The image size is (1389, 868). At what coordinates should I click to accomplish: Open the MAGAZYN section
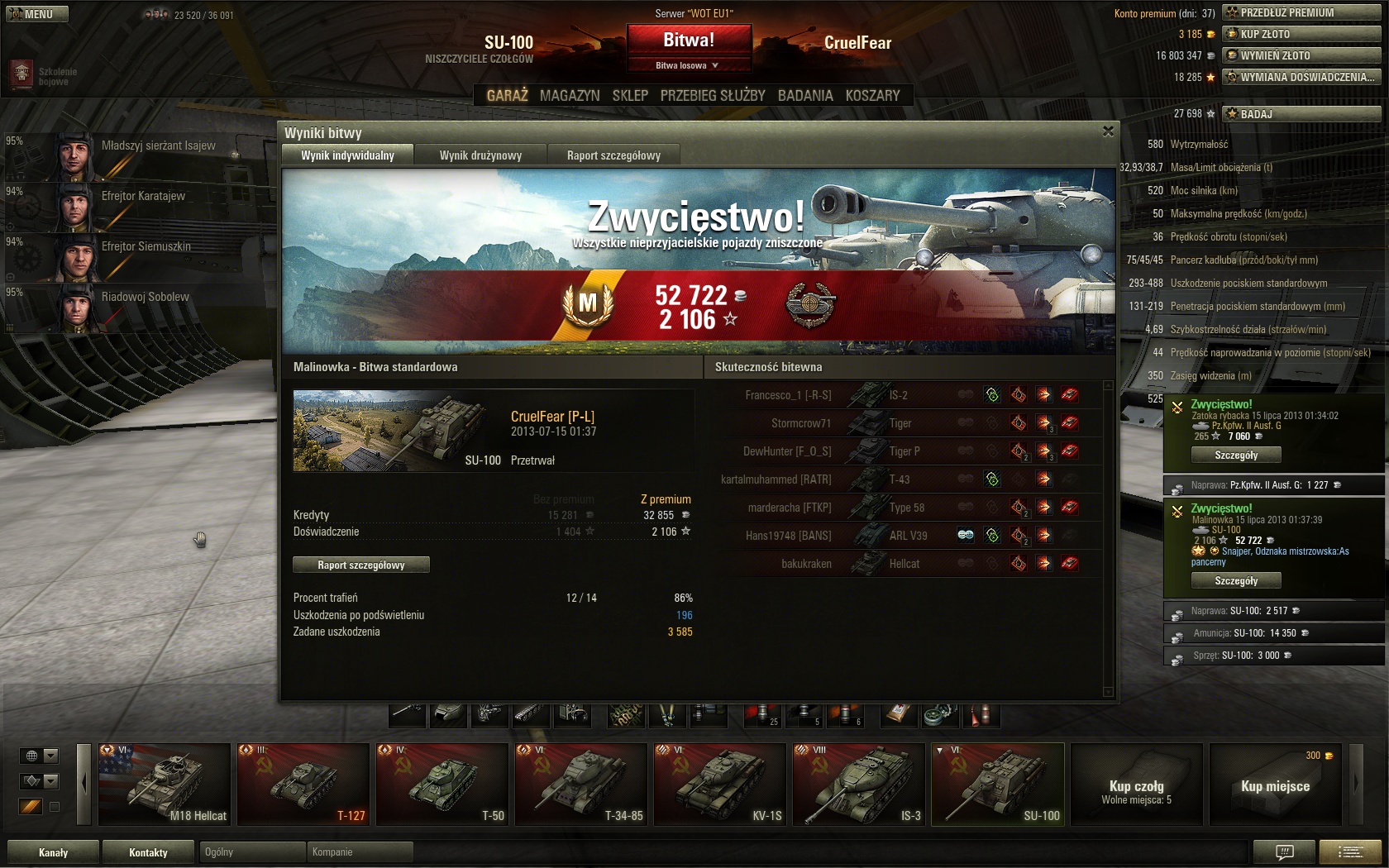coord(570,96)
